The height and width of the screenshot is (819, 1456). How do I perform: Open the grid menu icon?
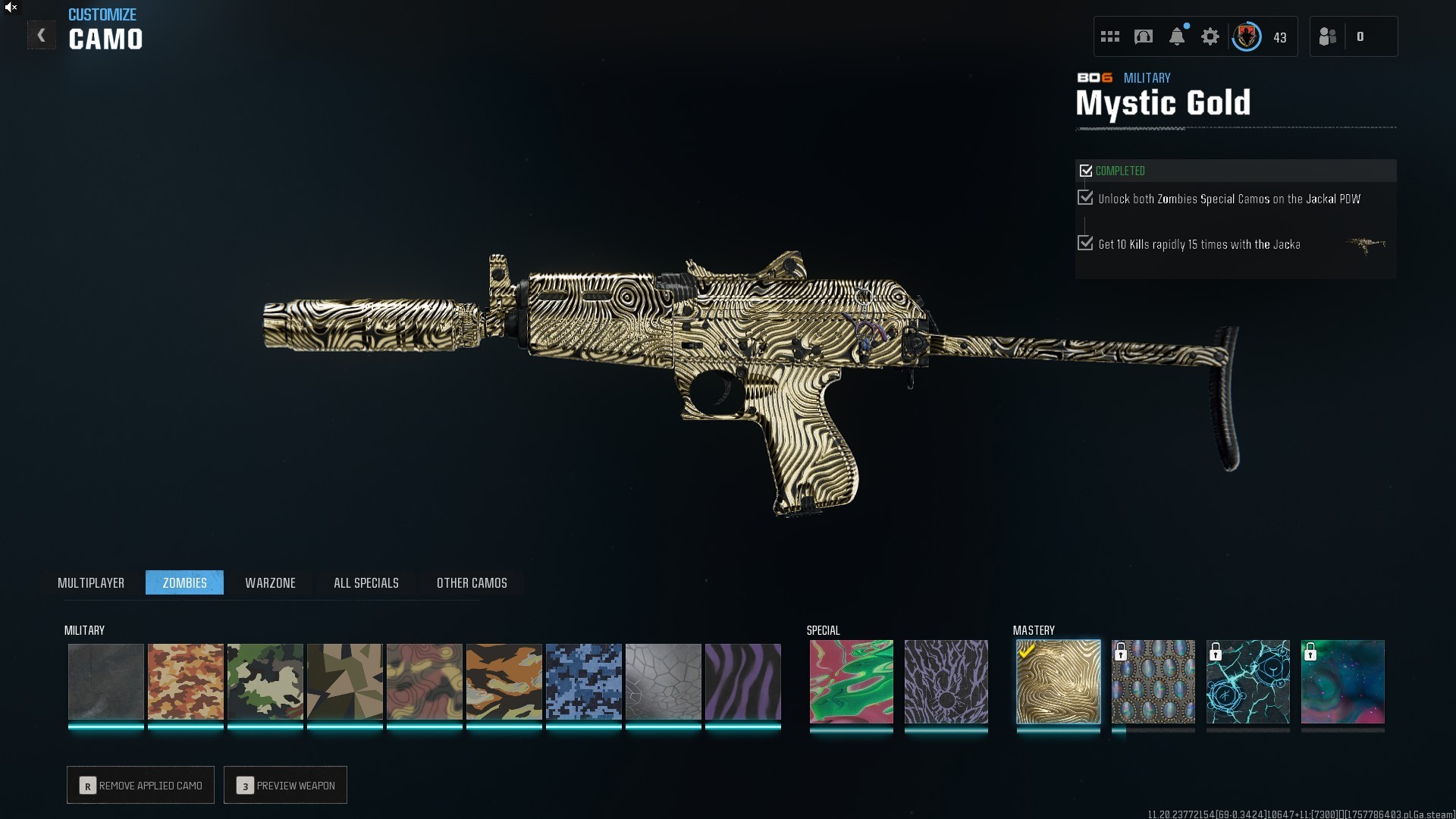pos(1110,36)
